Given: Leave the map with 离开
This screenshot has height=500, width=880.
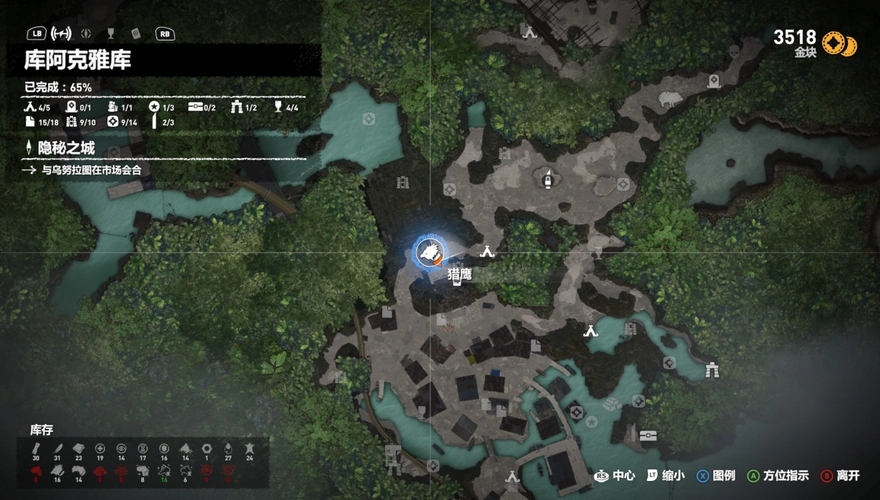Looking at the screenshot, I should [844, 476].
